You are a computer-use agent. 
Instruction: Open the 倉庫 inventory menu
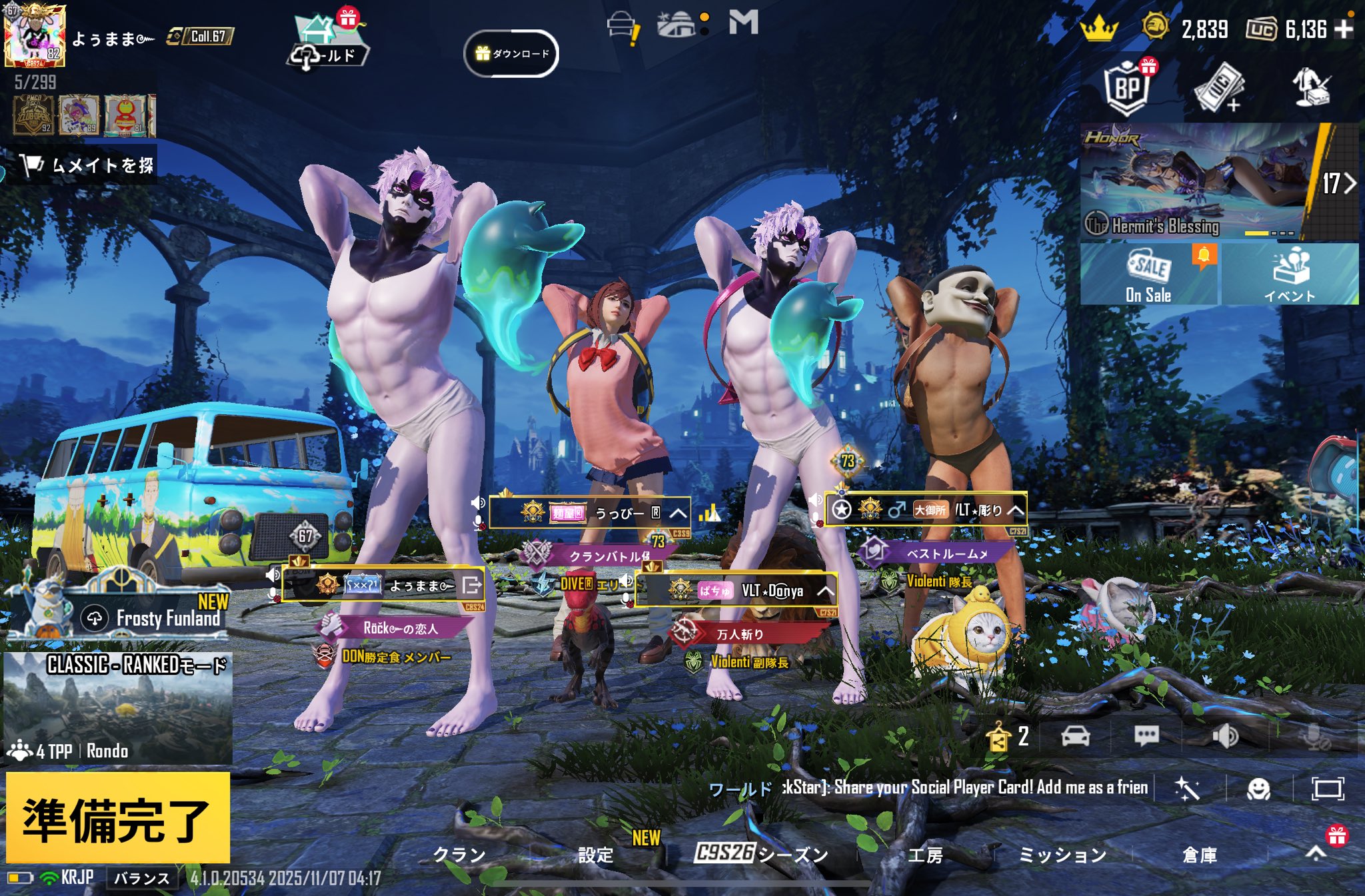tap(1199, 855)
